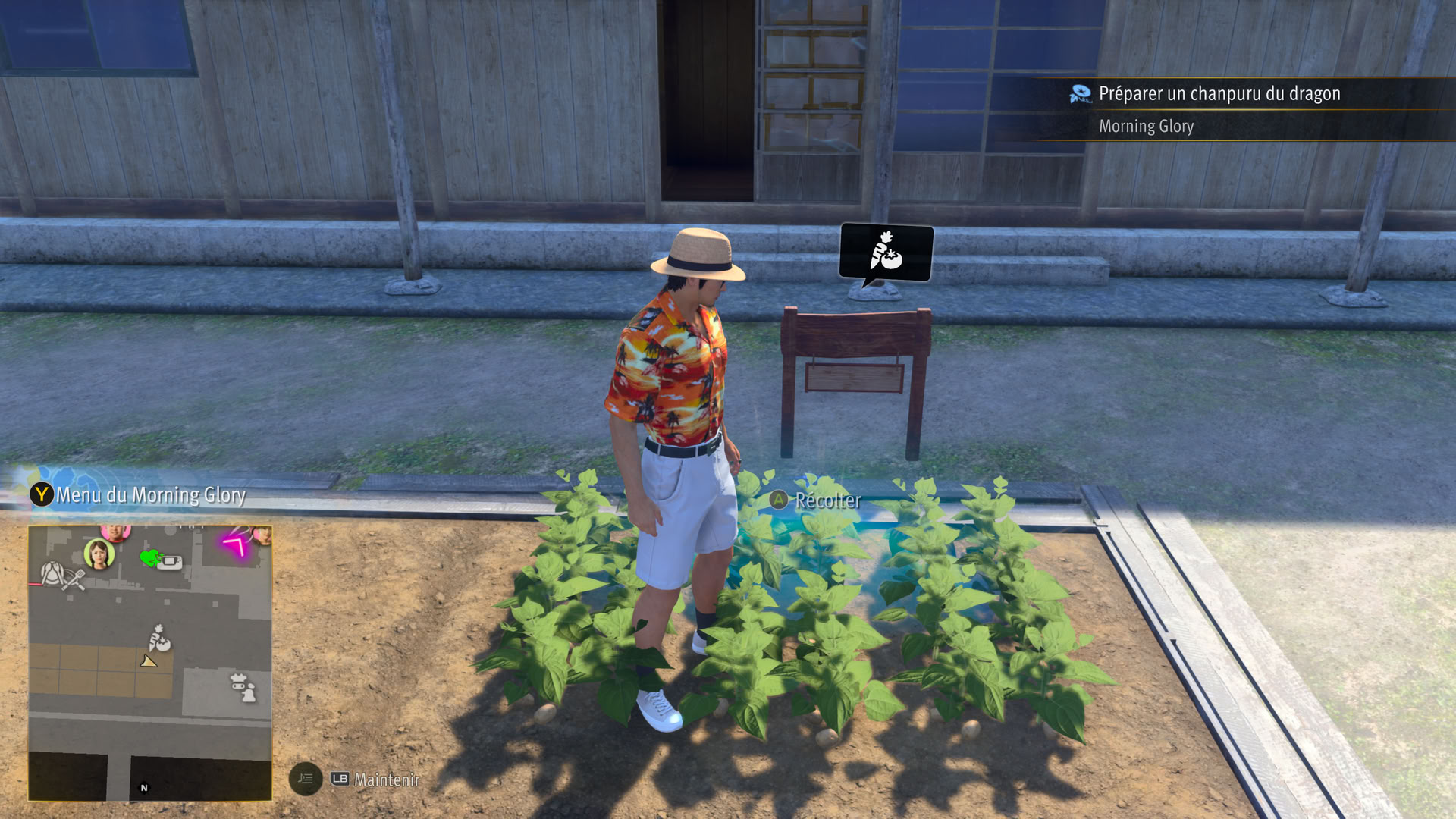This screenshot has height=819, width=1456.
Task: Select the magenta objective arrow on minimap
Action: pyautogui.click(x=237, y=544)
